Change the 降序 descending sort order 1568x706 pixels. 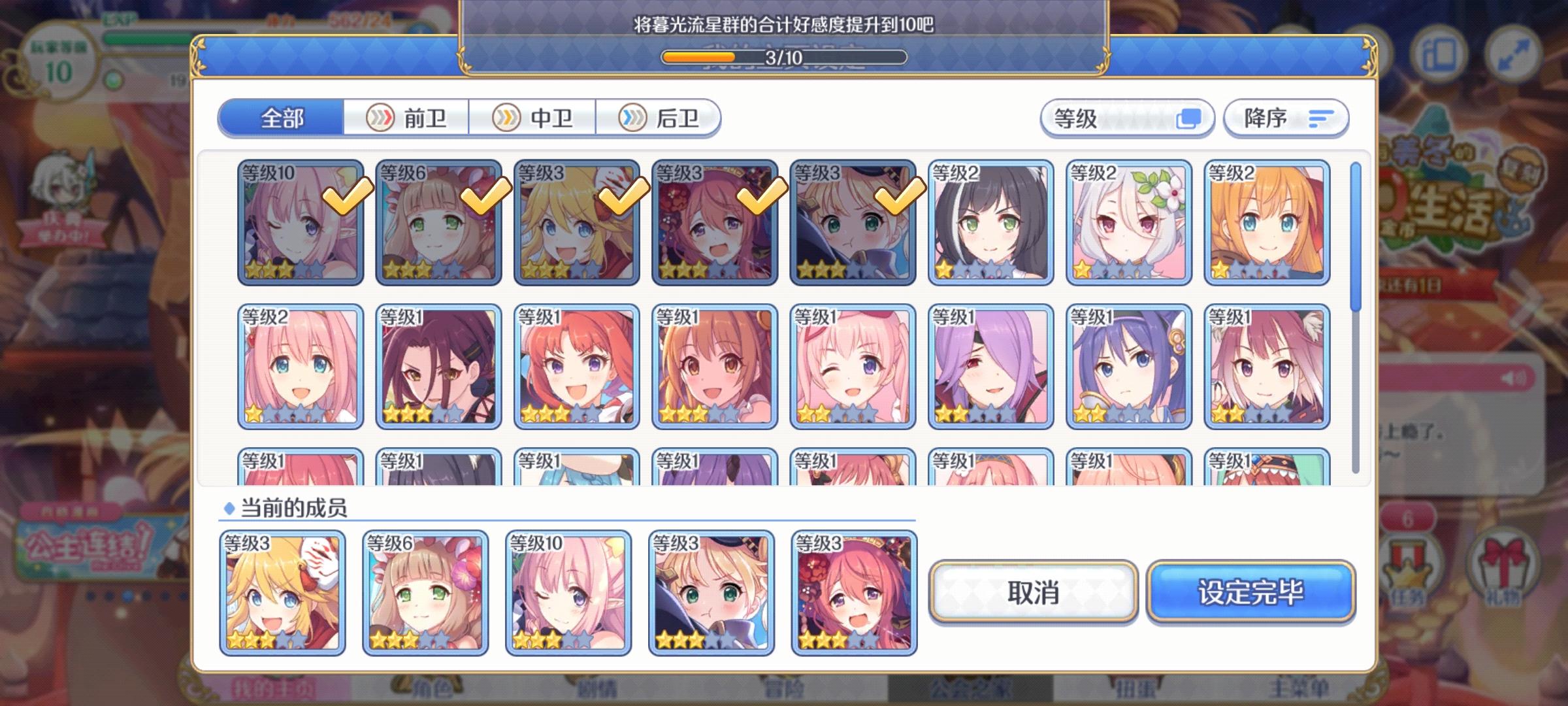pos(1284,119)
